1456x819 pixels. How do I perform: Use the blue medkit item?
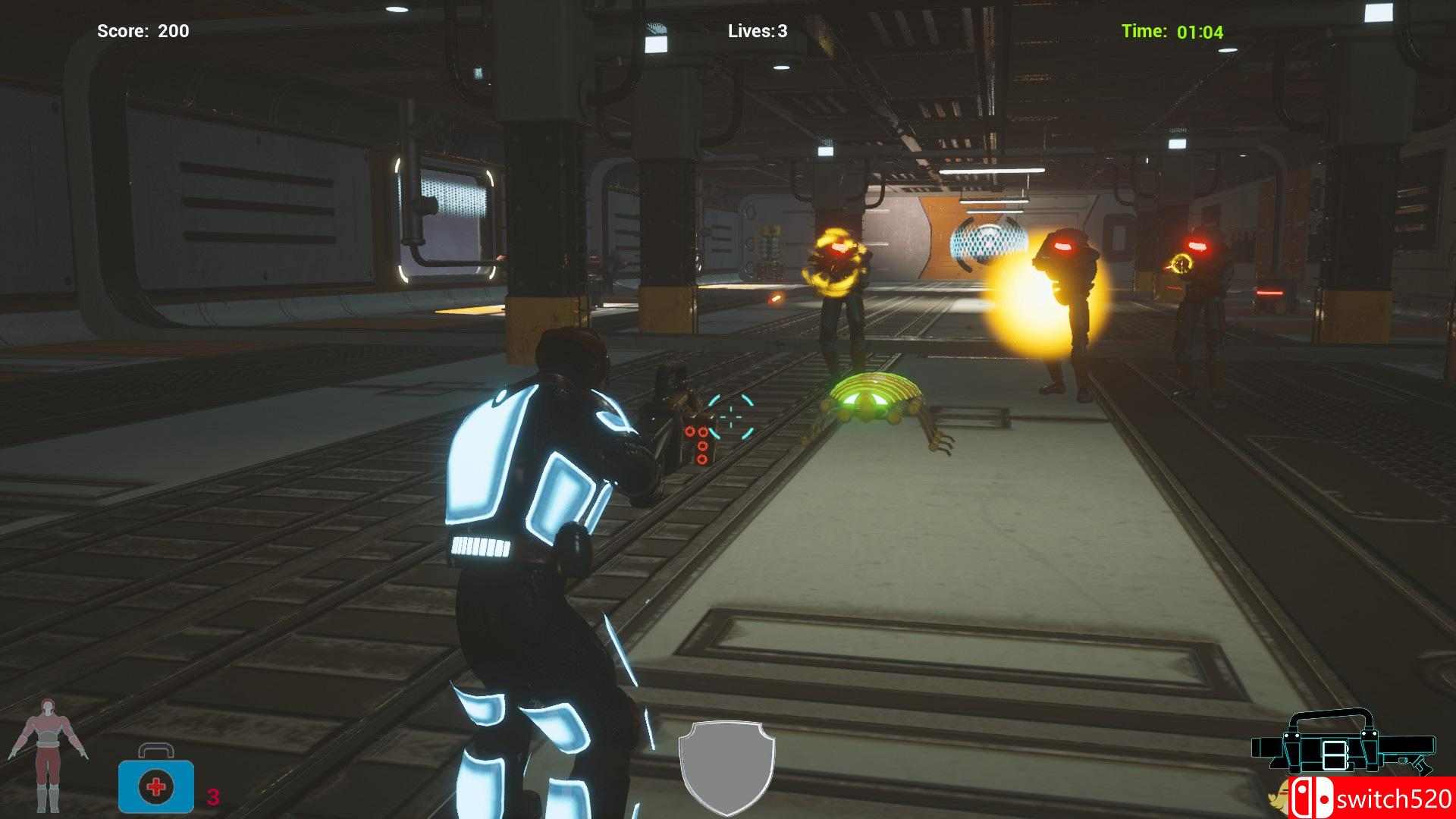point(156,782)
